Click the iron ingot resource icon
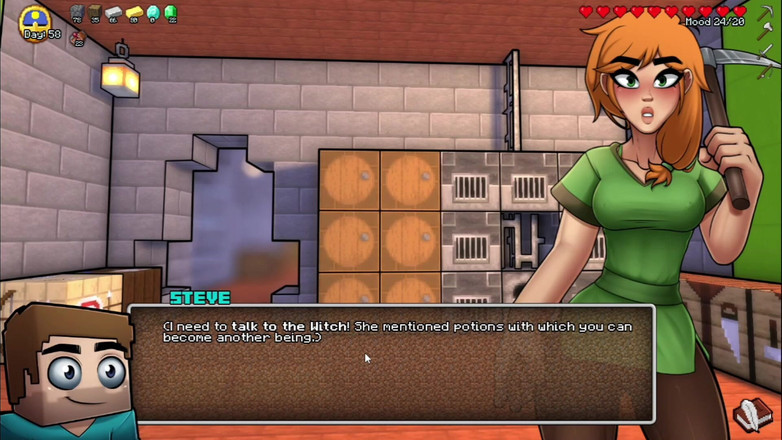Viewport: 782px width, 440px height. click(x=114, y=13)
